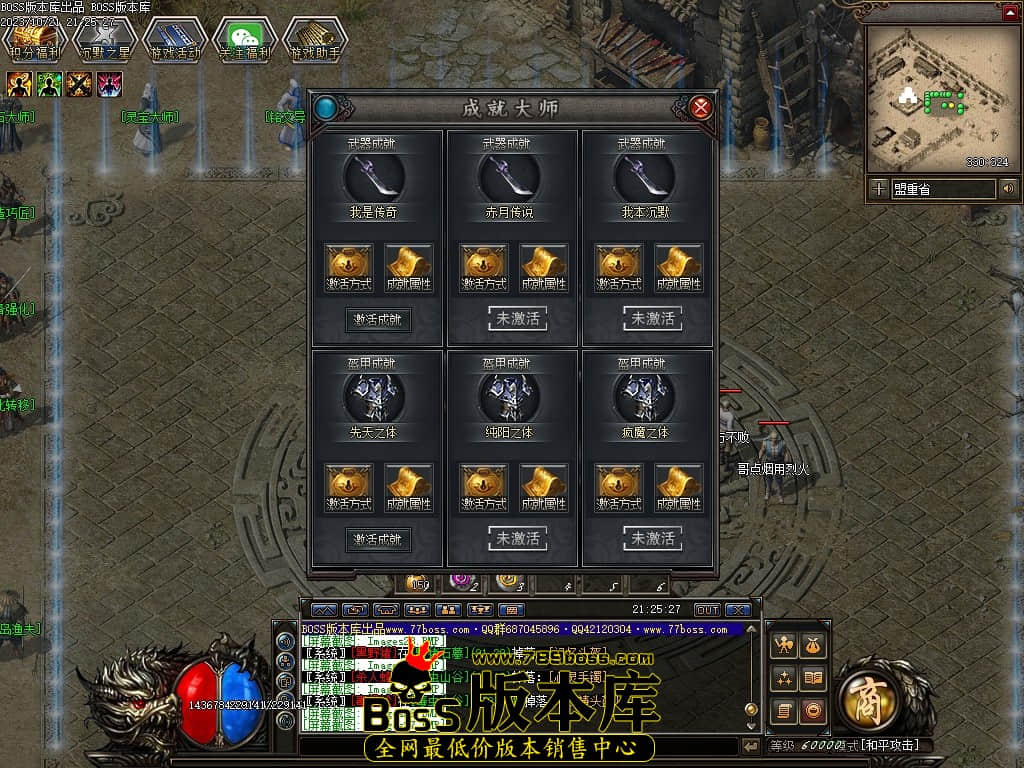The image size is (1024, 768).
Task: Select the 未激活 button under 我本沉默
Action: 652,319
